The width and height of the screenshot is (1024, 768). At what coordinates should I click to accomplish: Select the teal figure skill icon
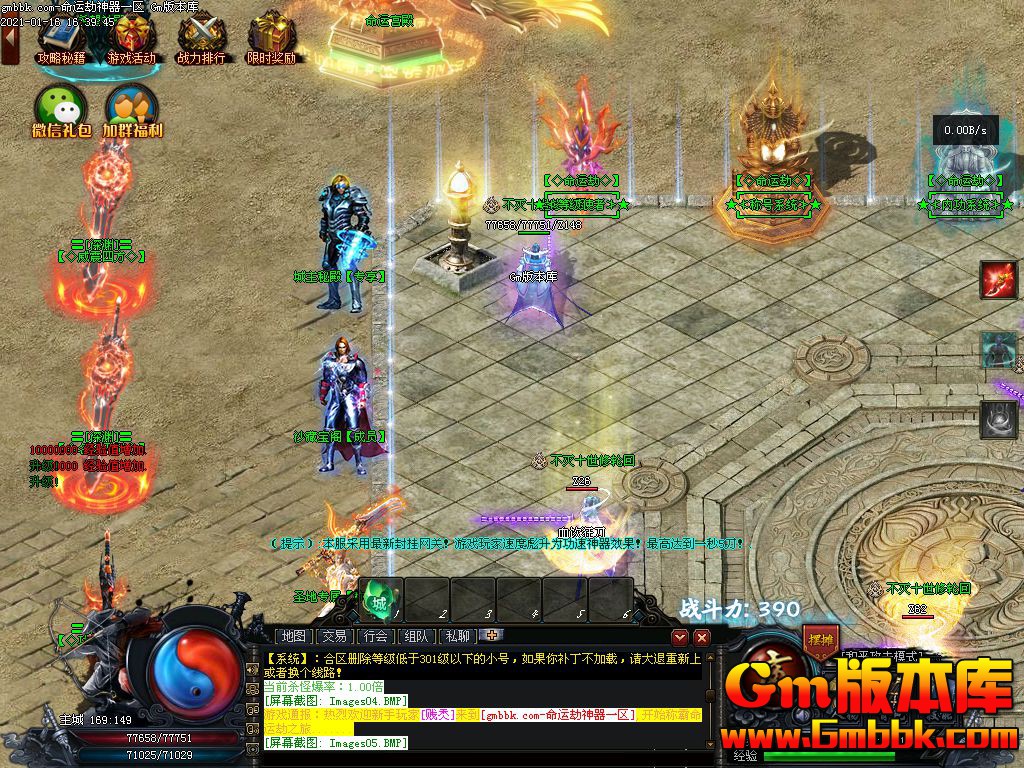pos(998,350)
